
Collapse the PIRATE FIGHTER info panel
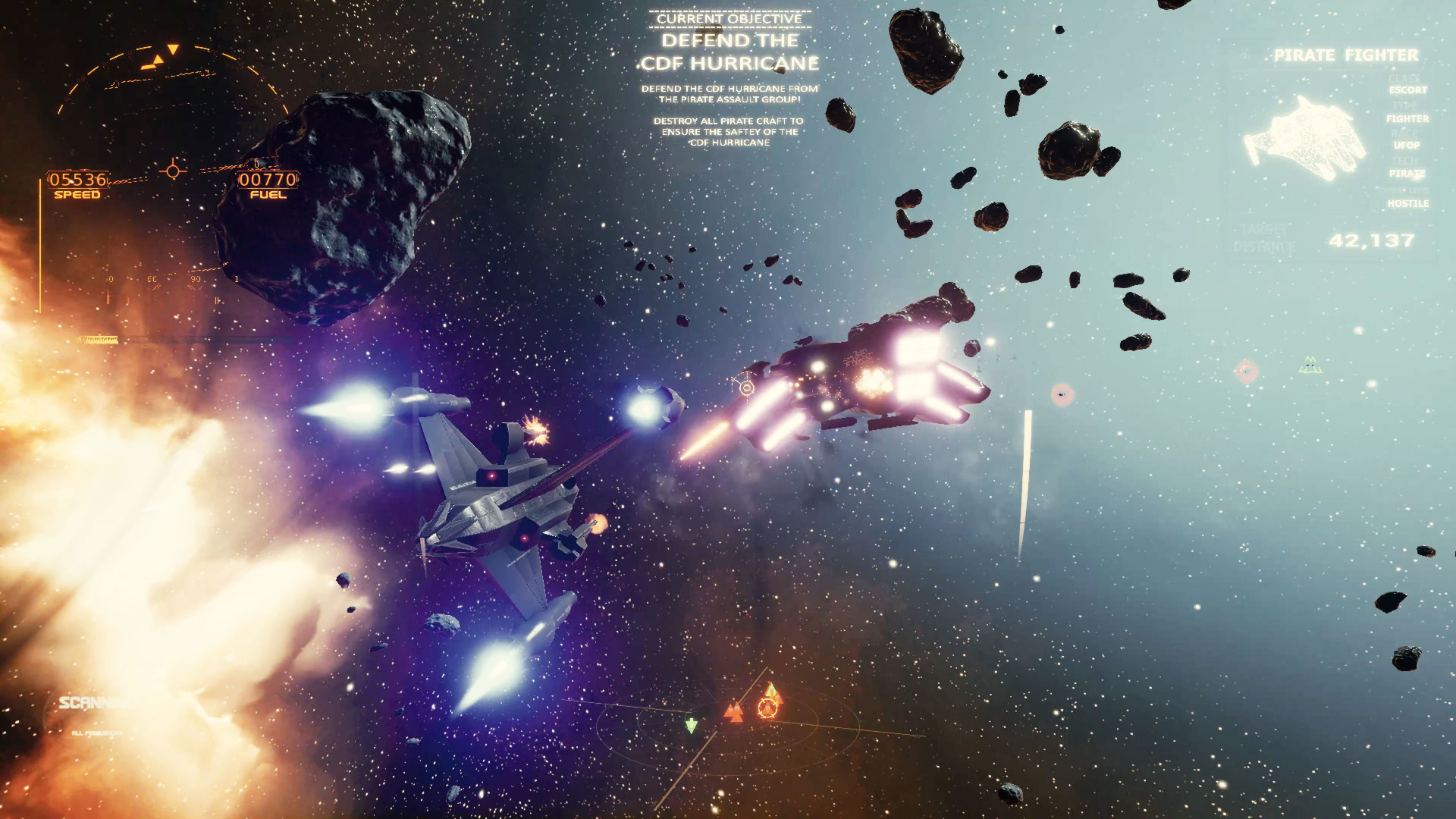[1346, 55]
